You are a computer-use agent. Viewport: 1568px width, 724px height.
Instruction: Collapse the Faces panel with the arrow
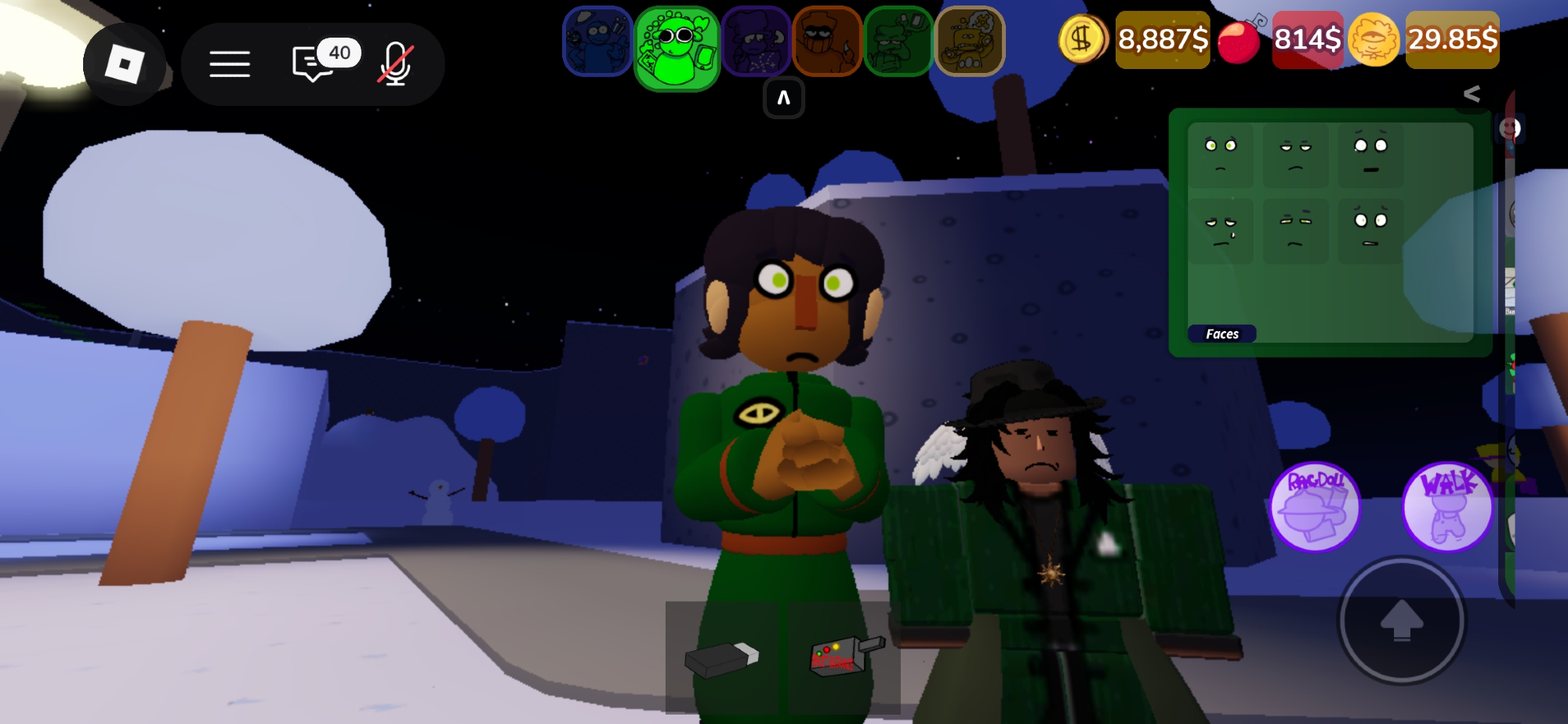(x=1472, y=94)
